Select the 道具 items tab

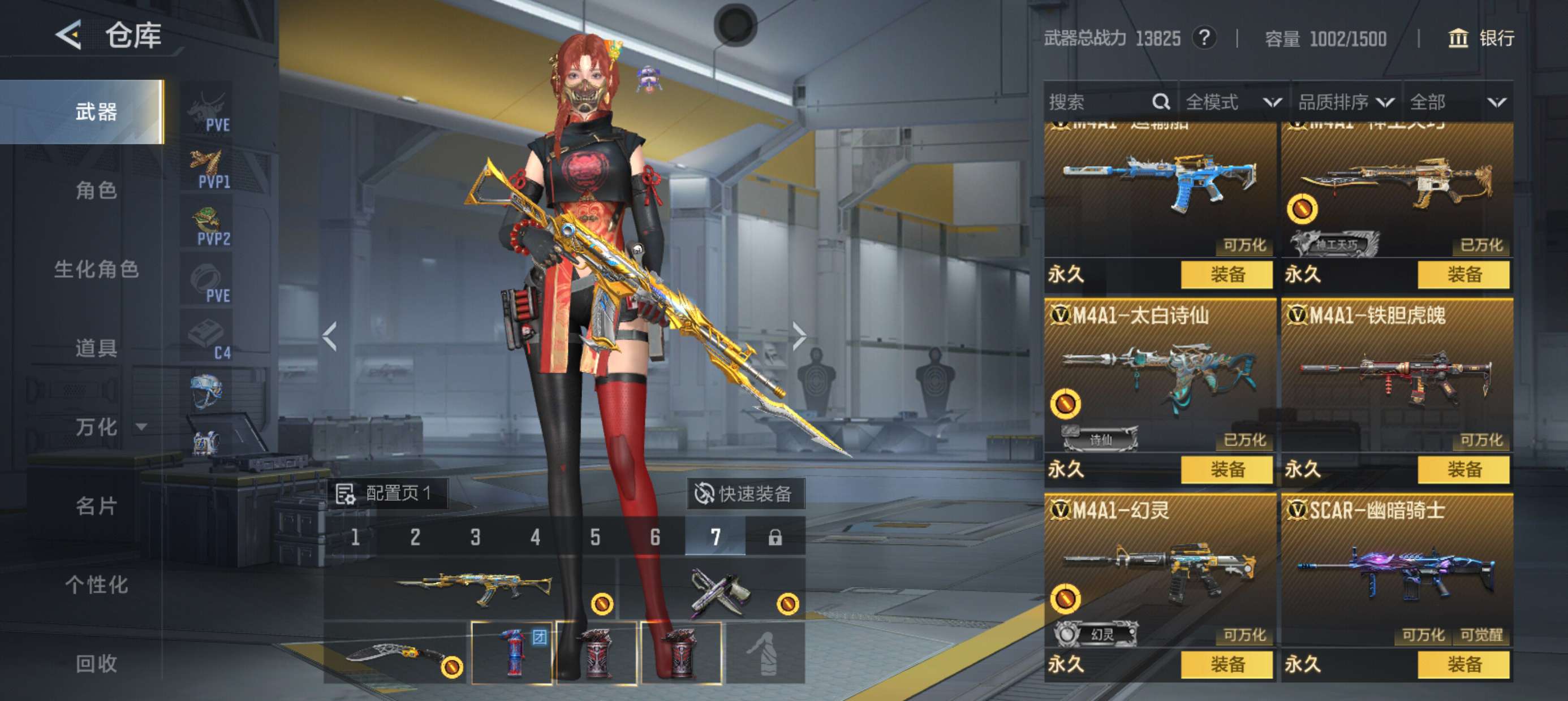[x=96, y=348]
